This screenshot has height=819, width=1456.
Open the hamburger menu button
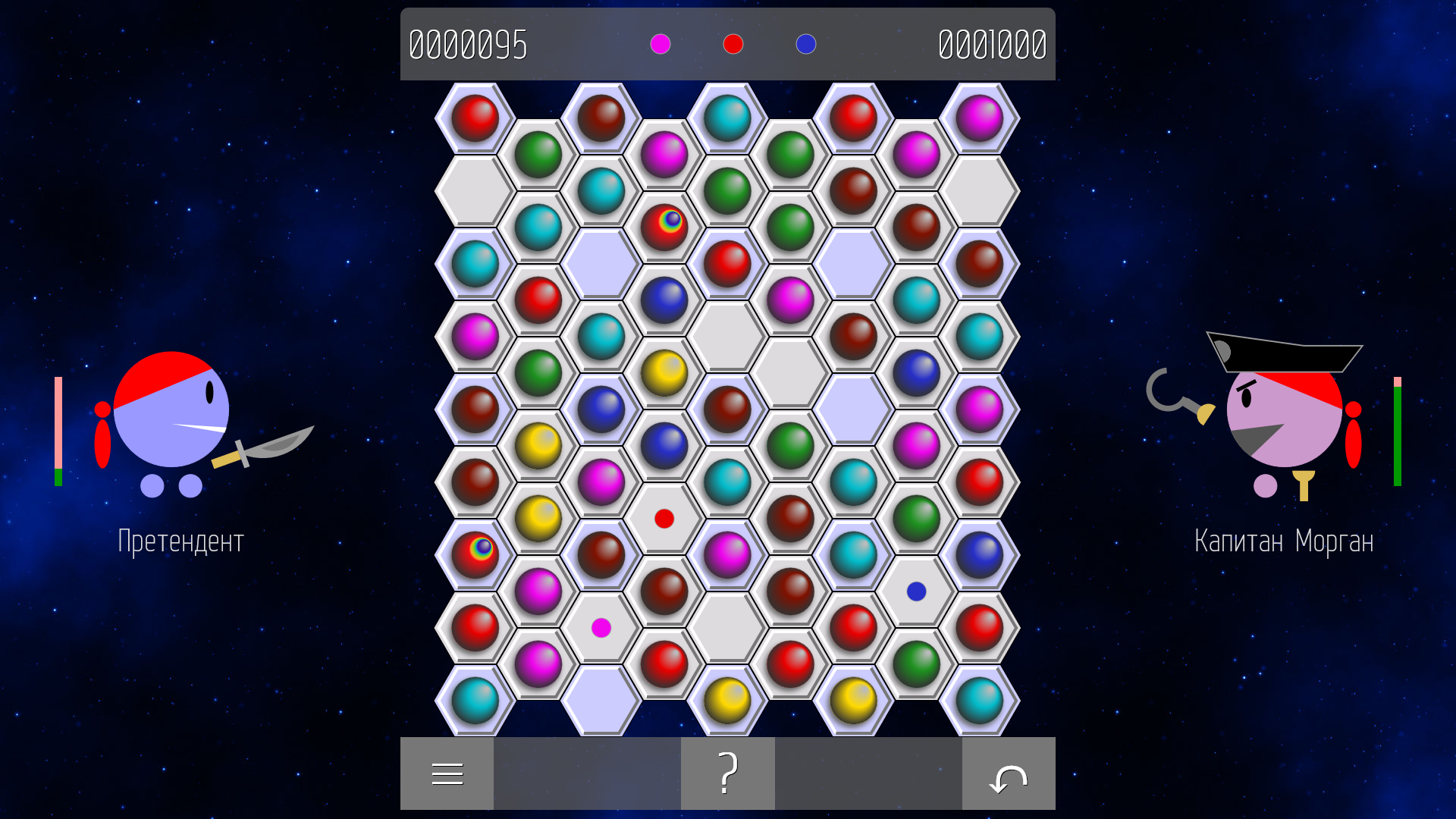pyautogui.click(x=447, y=773)
